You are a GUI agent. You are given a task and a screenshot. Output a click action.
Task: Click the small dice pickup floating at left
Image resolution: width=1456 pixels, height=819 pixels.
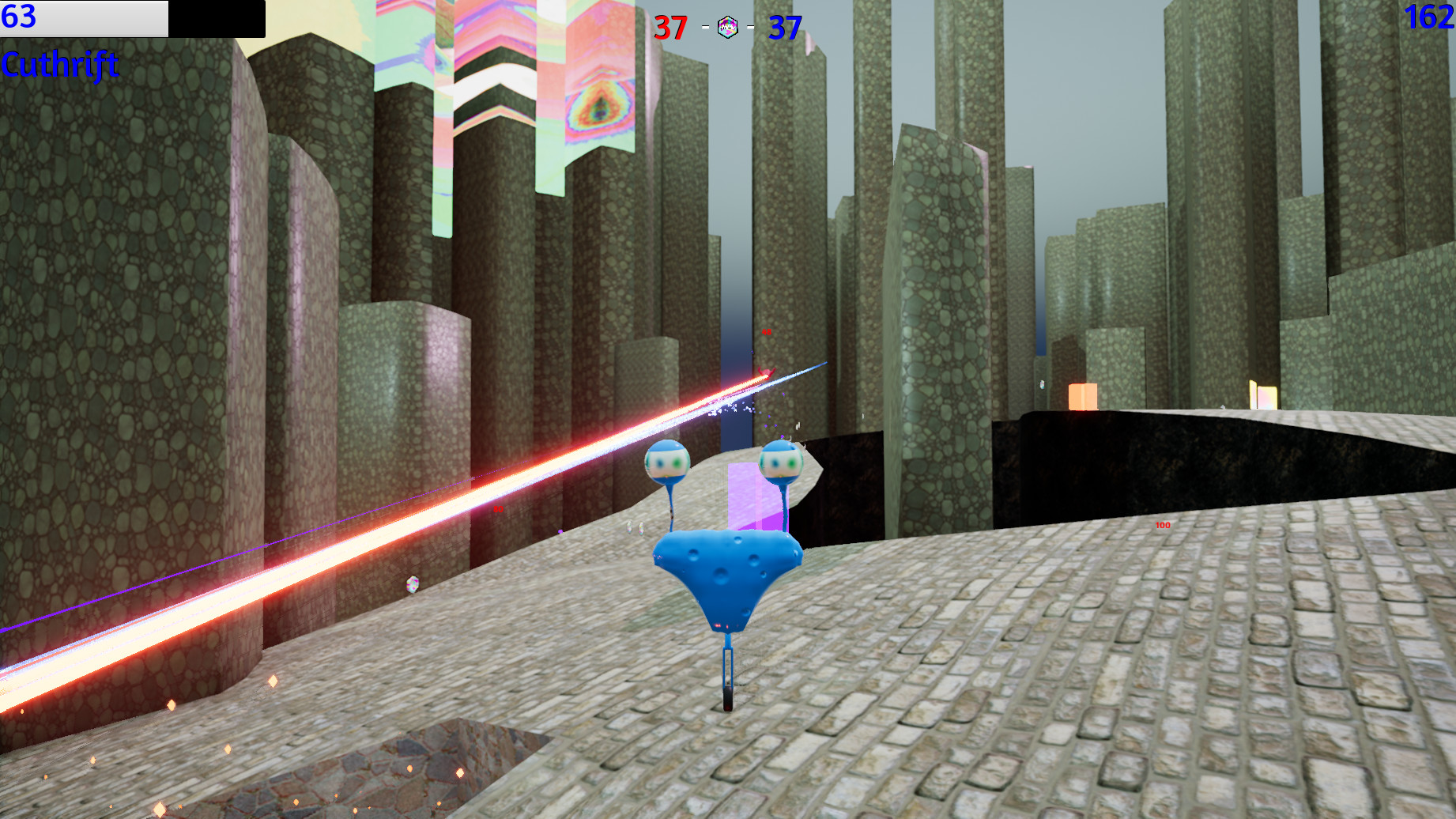click(413, 583)
